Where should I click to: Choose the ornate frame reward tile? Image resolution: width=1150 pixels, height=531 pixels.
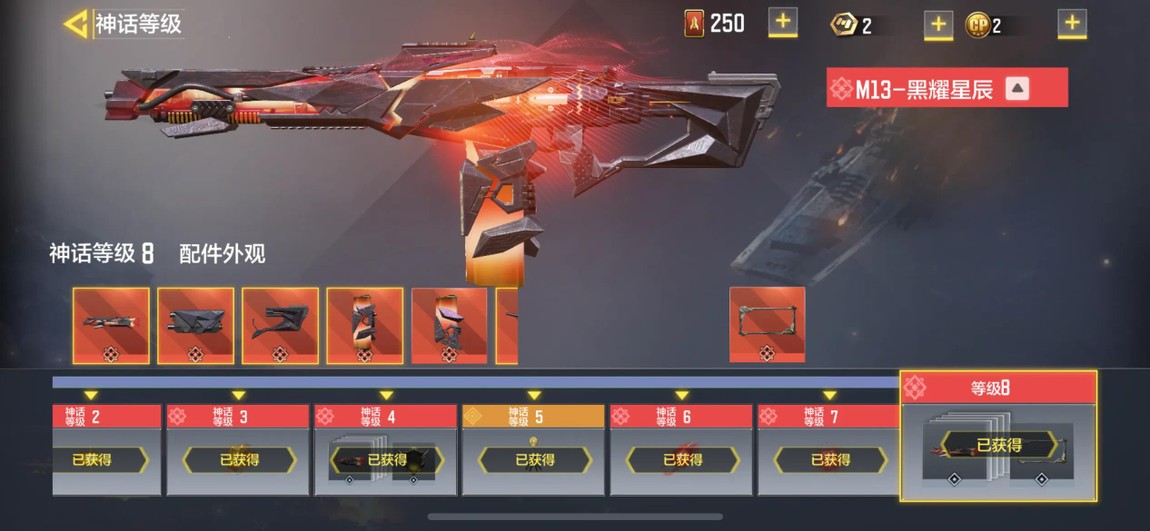[x=767, y=325]
